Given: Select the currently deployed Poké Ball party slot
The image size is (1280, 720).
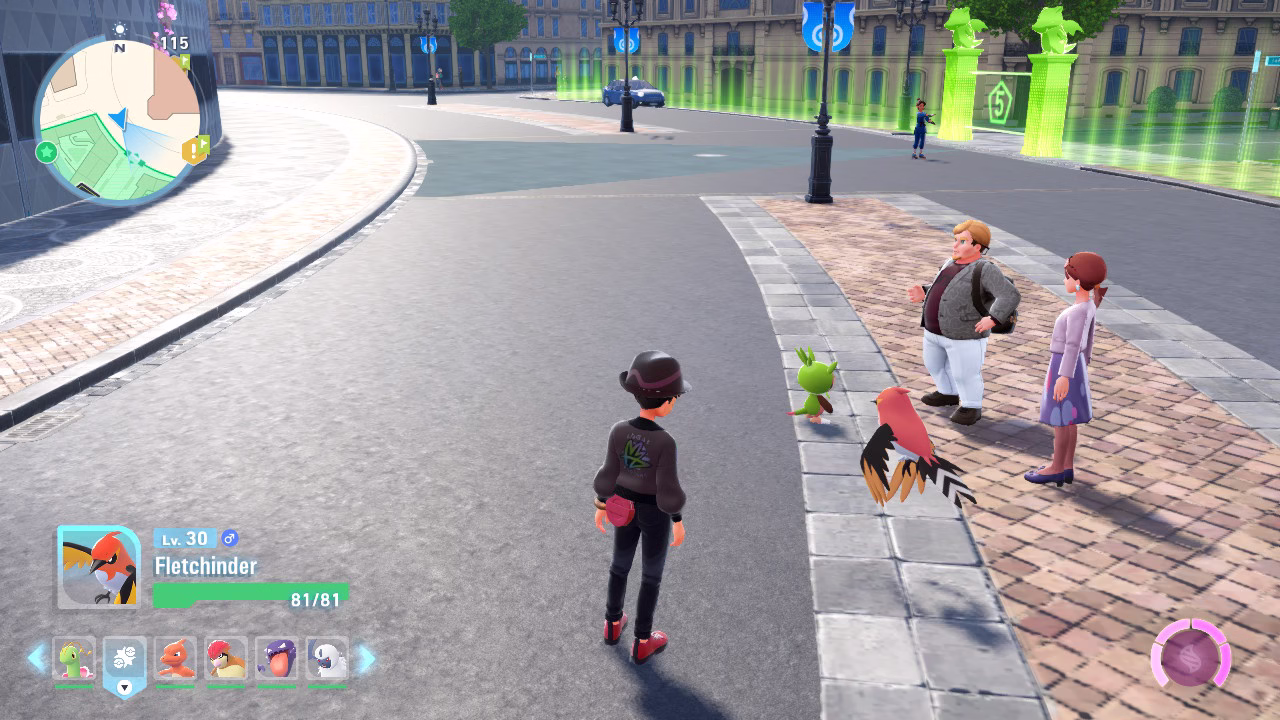Looking at the screenshot, I should pos(125,661).
